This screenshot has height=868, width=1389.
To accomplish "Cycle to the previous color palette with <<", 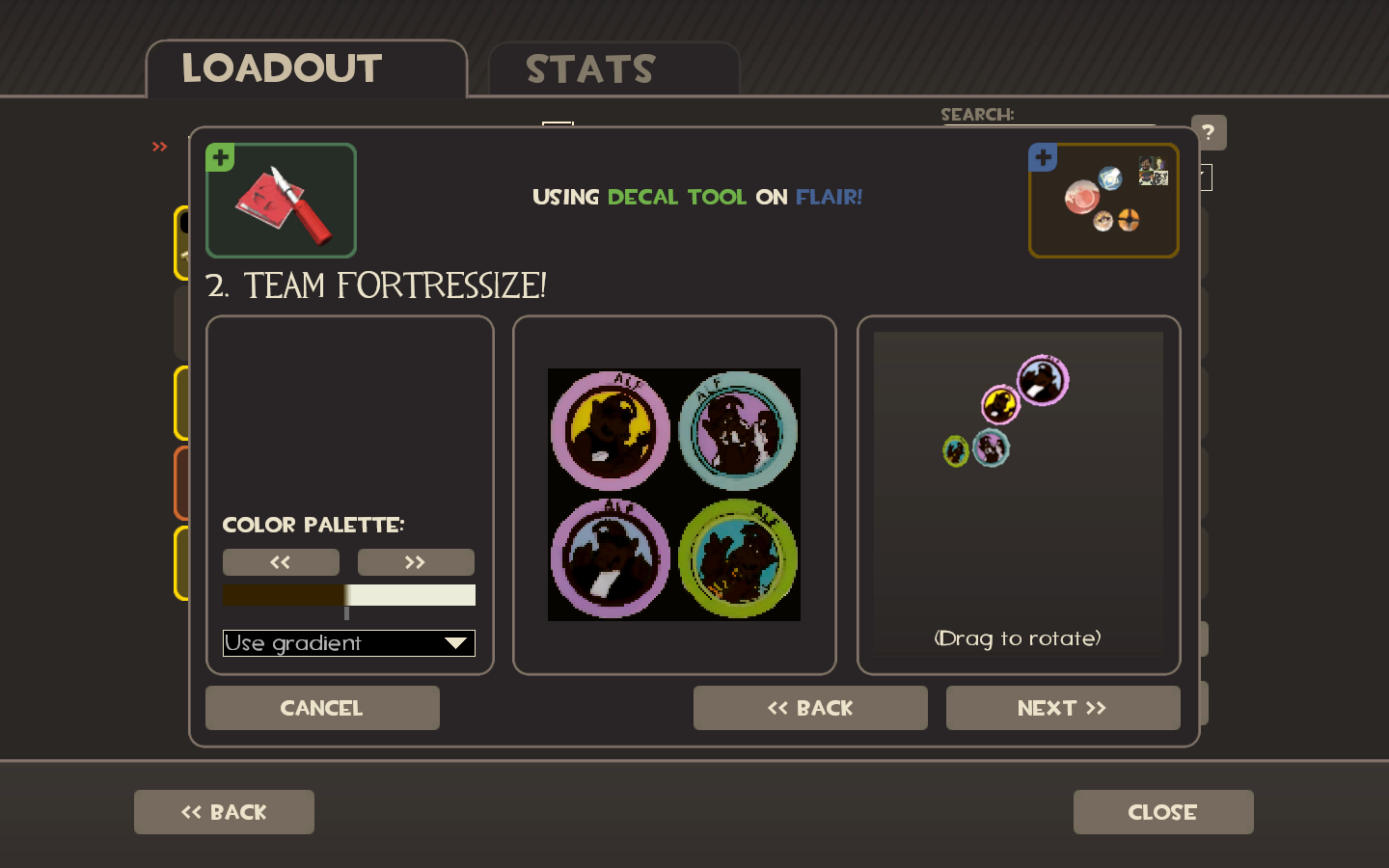I will tap(281, 561).
